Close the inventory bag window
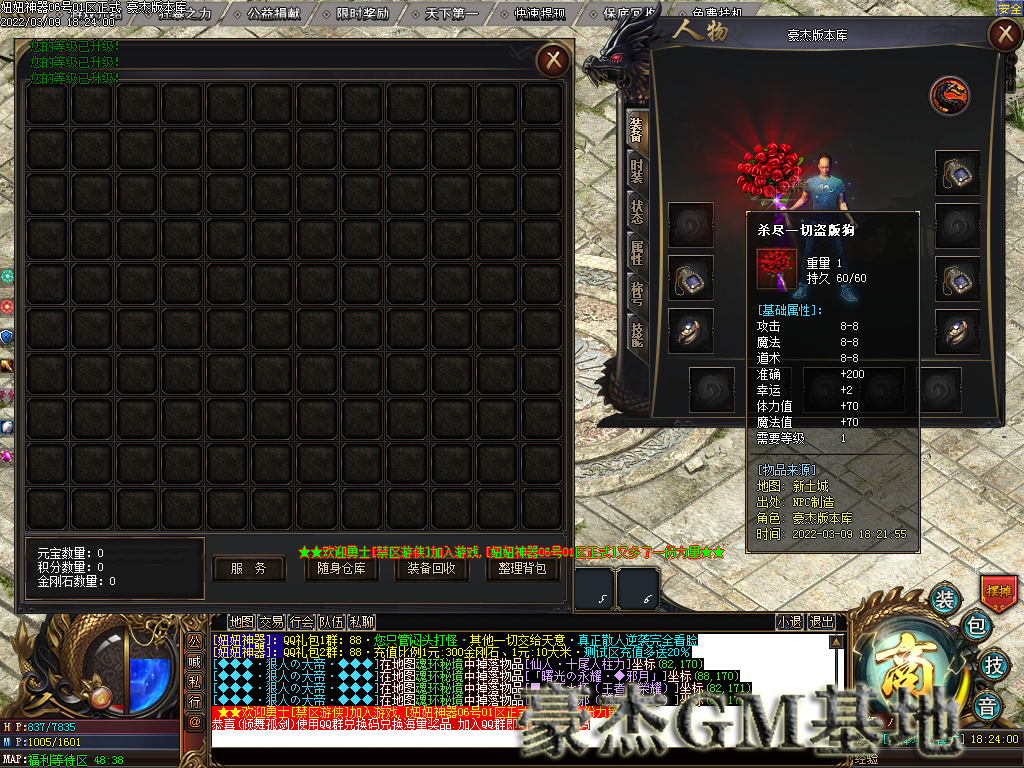Image resolution: width=1024 pixels, height=768 pixels. [x=552, y=61]
